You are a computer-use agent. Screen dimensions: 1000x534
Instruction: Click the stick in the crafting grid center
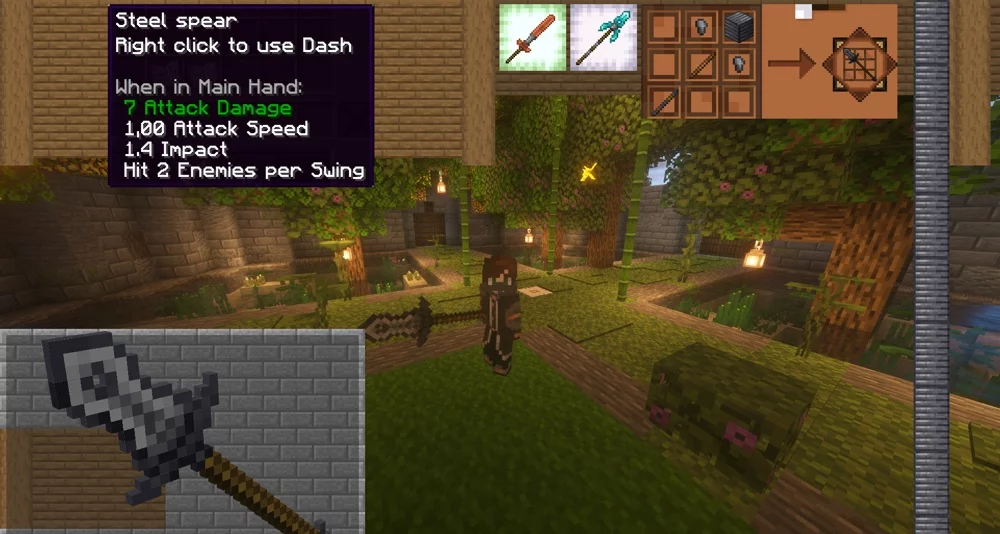pyautogui.click(x=700, y=64)
